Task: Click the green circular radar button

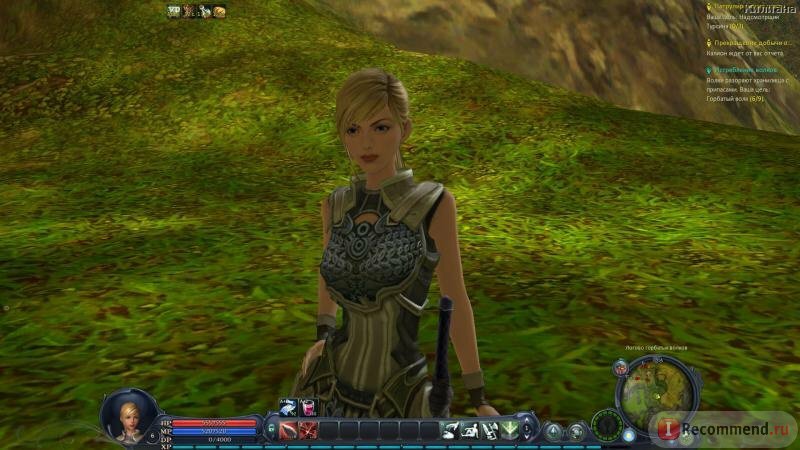Action: click(x=606, y=428)
